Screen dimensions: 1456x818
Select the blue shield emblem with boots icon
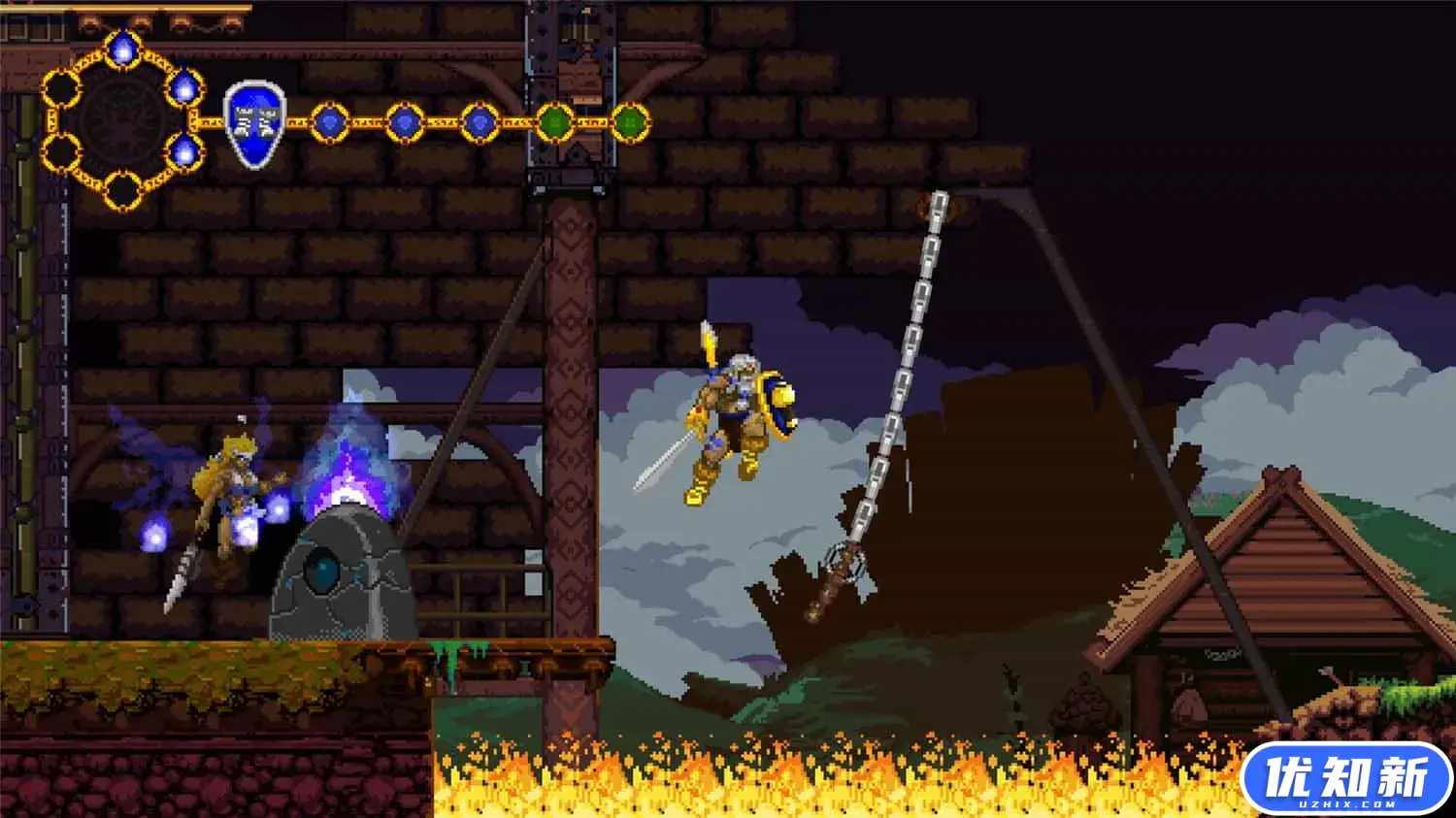(254, 121)
